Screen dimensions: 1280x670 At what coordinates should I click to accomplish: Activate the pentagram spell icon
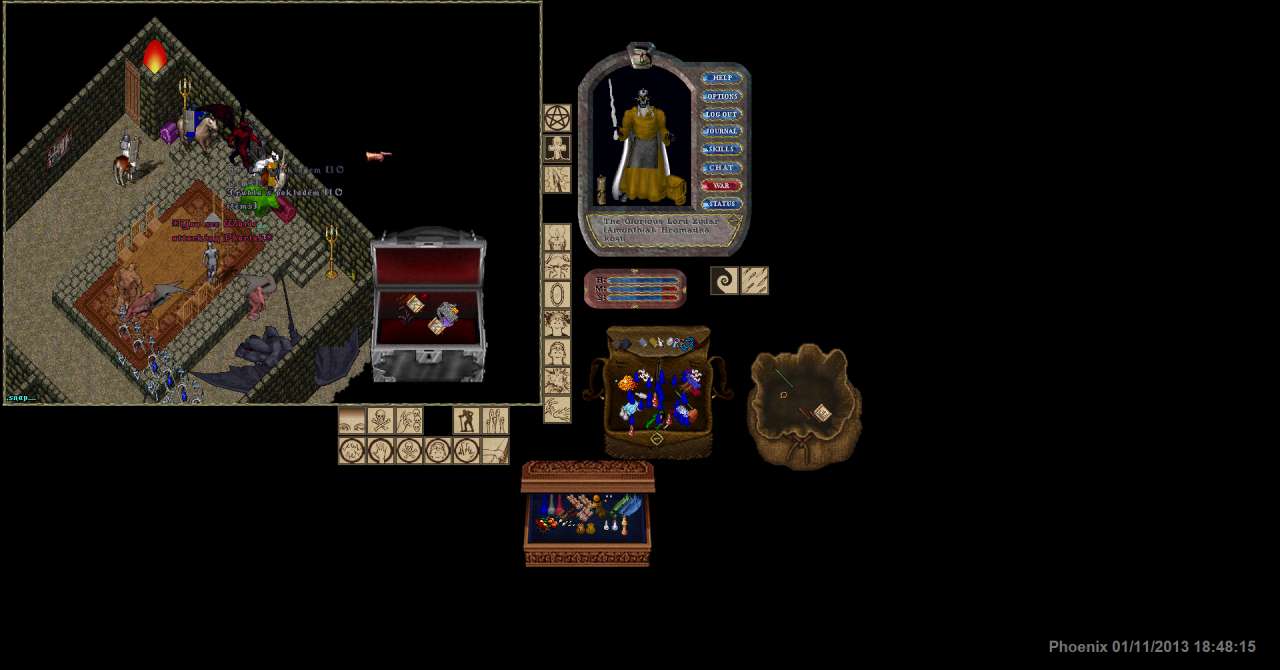[x=557, y=118]
